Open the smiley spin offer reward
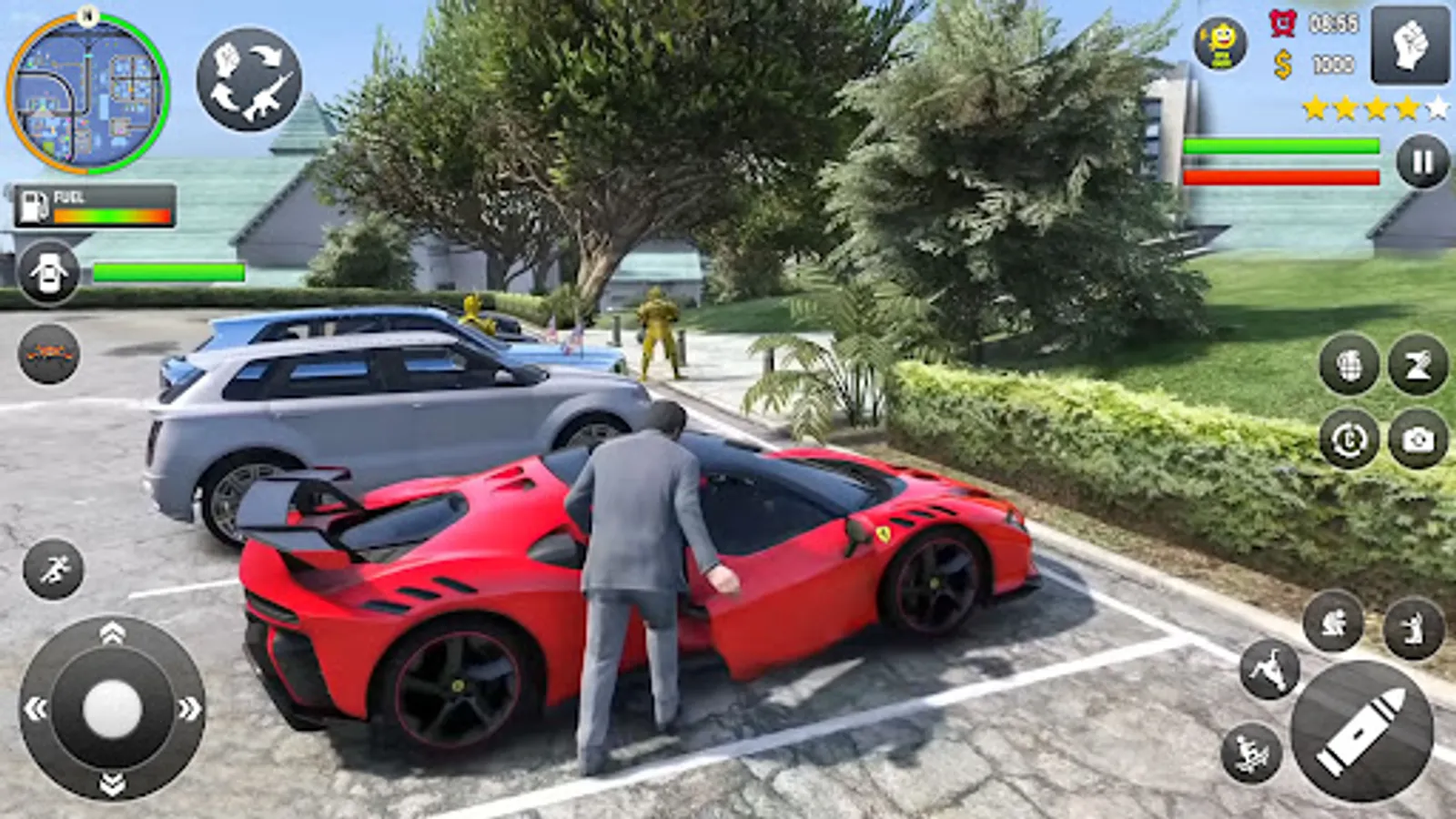 pyautogui.click(x=1219, y=41)
